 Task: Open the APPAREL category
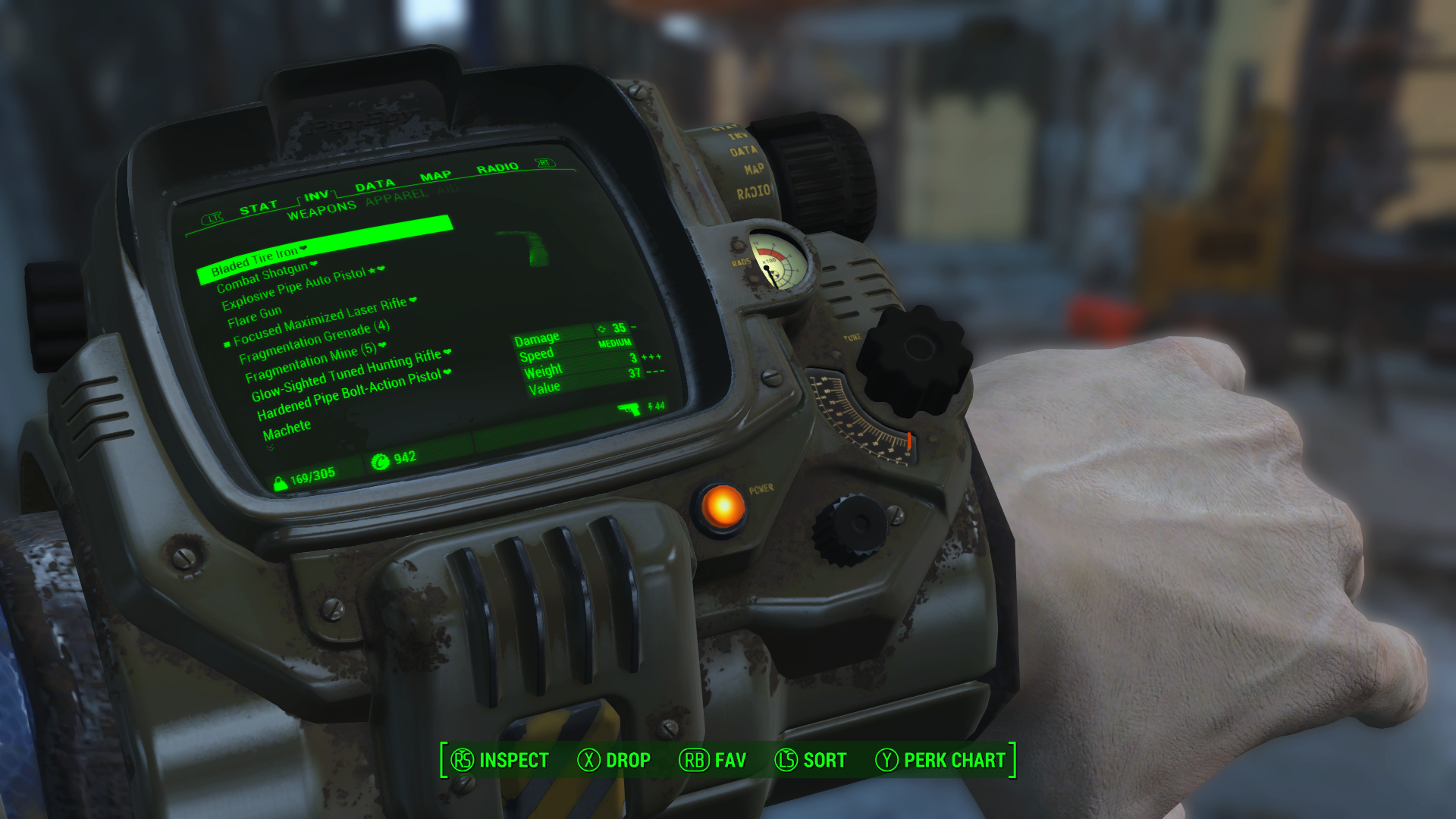tap(394, 196)
